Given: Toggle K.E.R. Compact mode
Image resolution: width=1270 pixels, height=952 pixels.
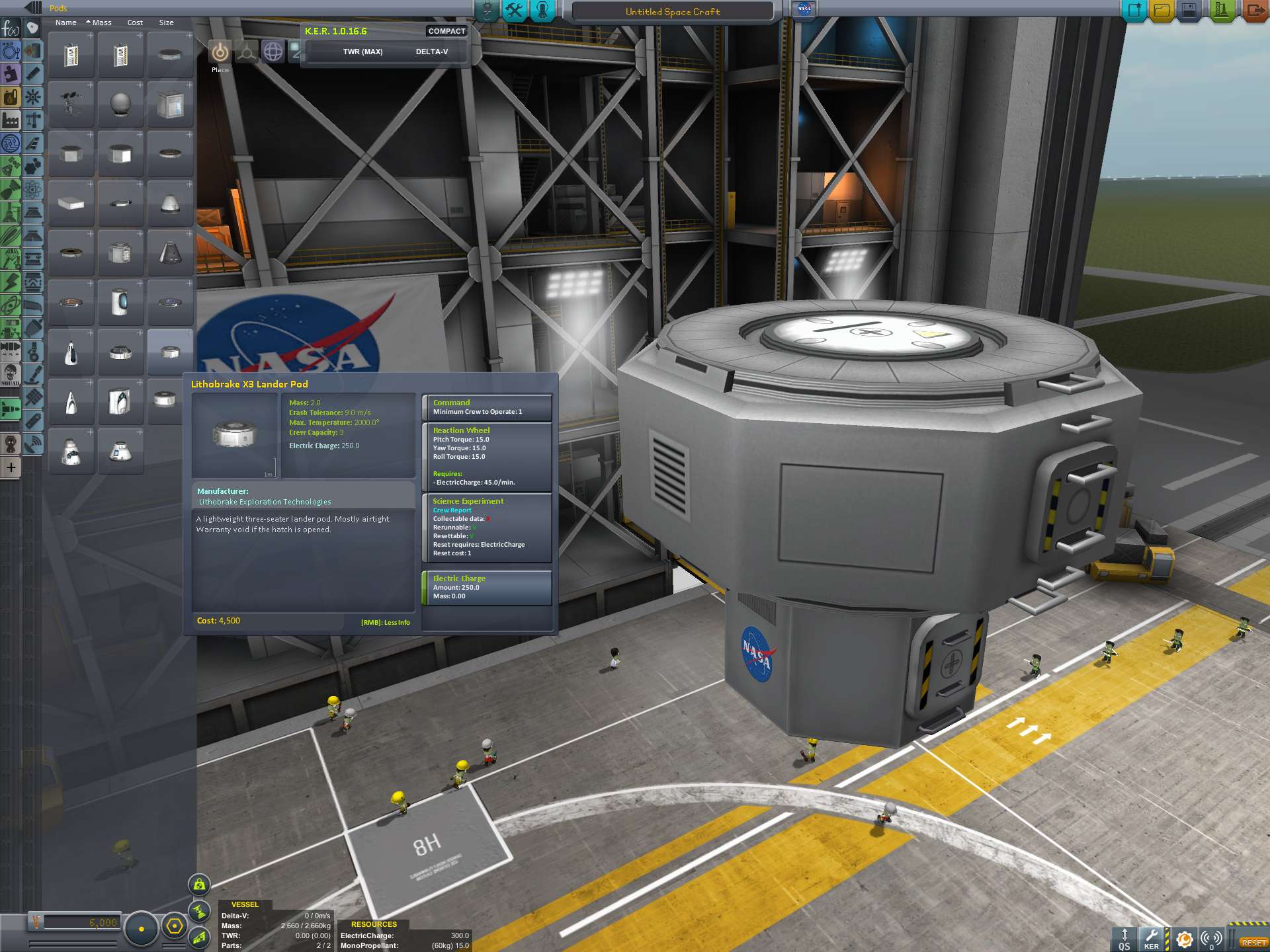Looking at the screenshot, I should [446, 31].
